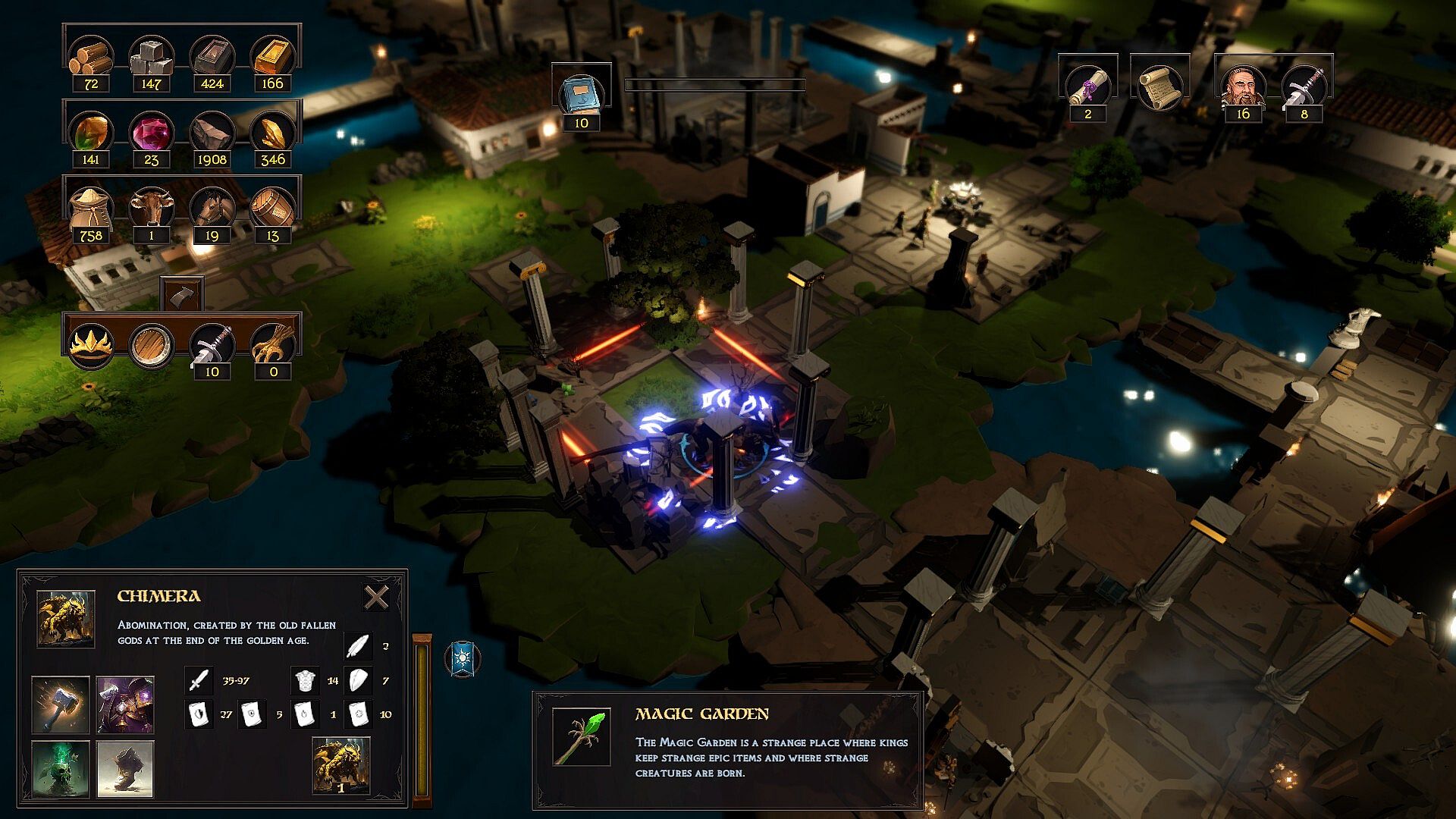1456x819 pixels.
Task: Click the Magic Garden staff icon
Action: coord(581,737)
